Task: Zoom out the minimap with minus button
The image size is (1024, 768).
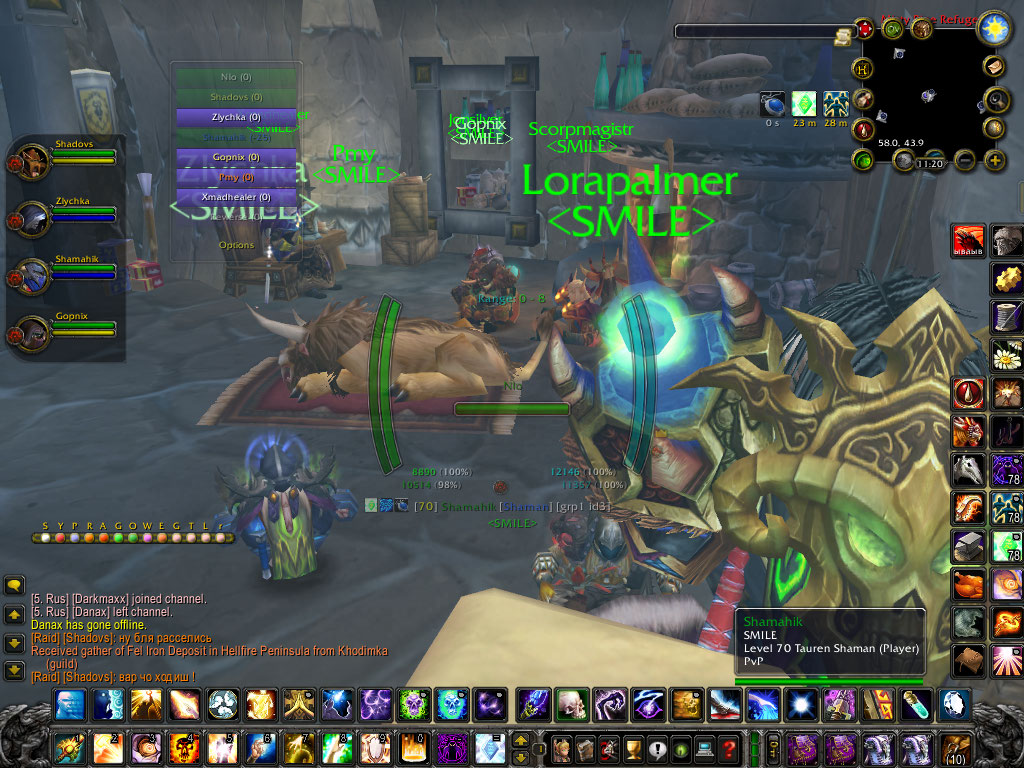Action: pyautogui.click(x=965, y=160)
